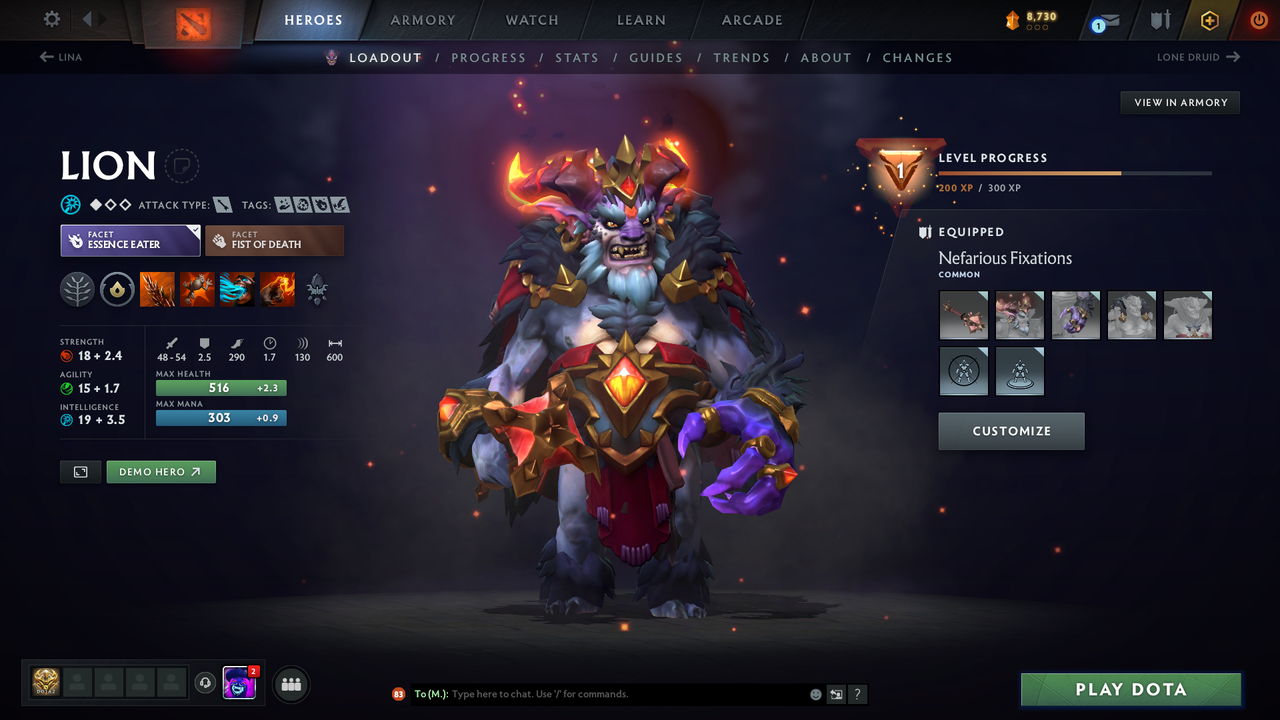Click the CUSTOMIZE button
Viewport: 1280px width, 720px height.
pyautogui.click(x=1011, y=431)
